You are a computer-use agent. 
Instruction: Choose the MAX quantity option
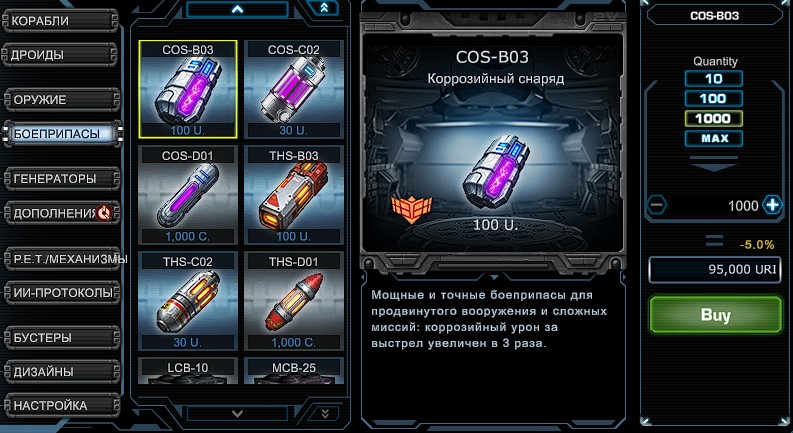pyautogui.click(x=714, y=138)
